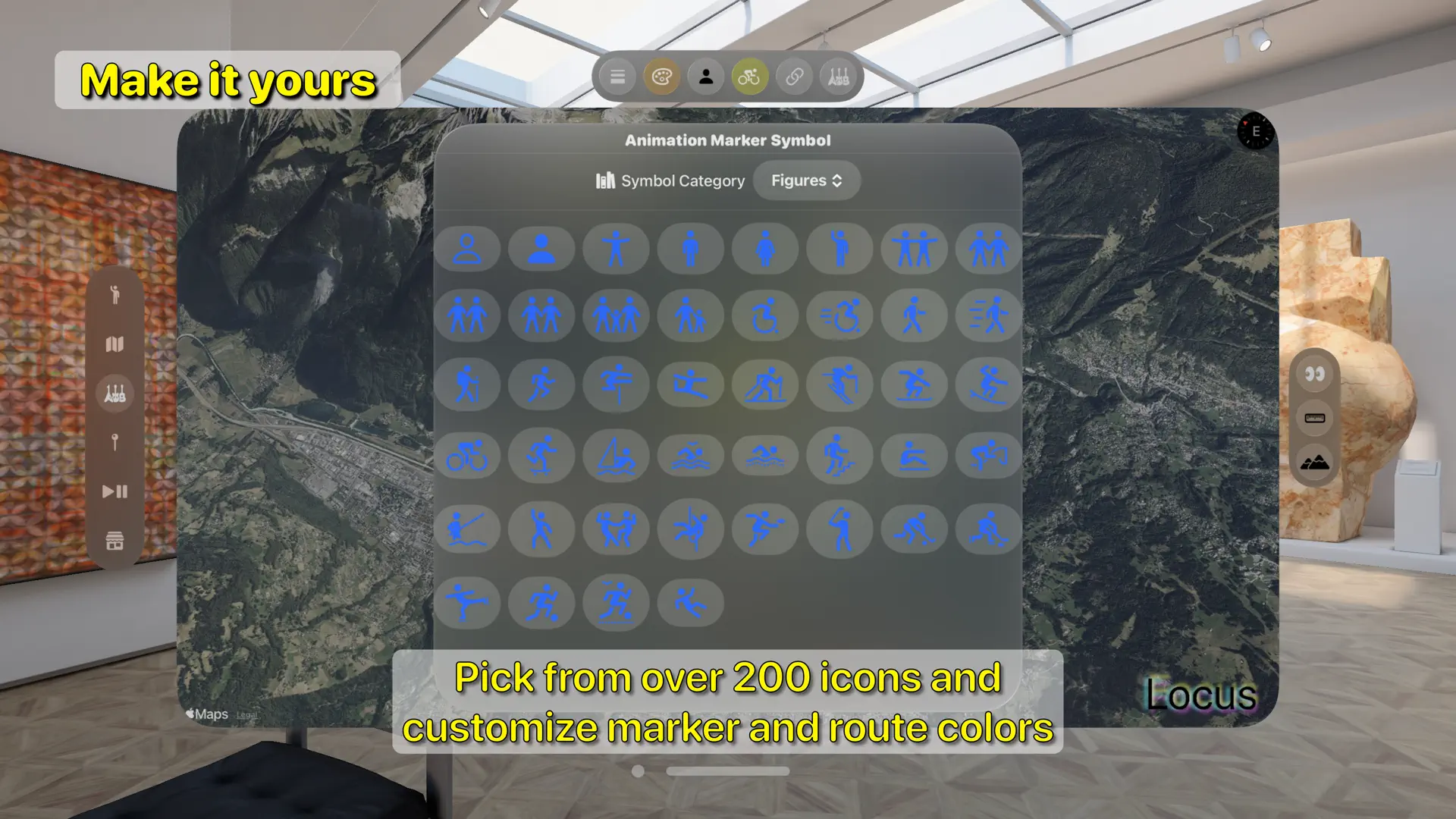The image size is (1456, 819).
Task: Open the color palette tool in top toolbar
Action: 661,77
